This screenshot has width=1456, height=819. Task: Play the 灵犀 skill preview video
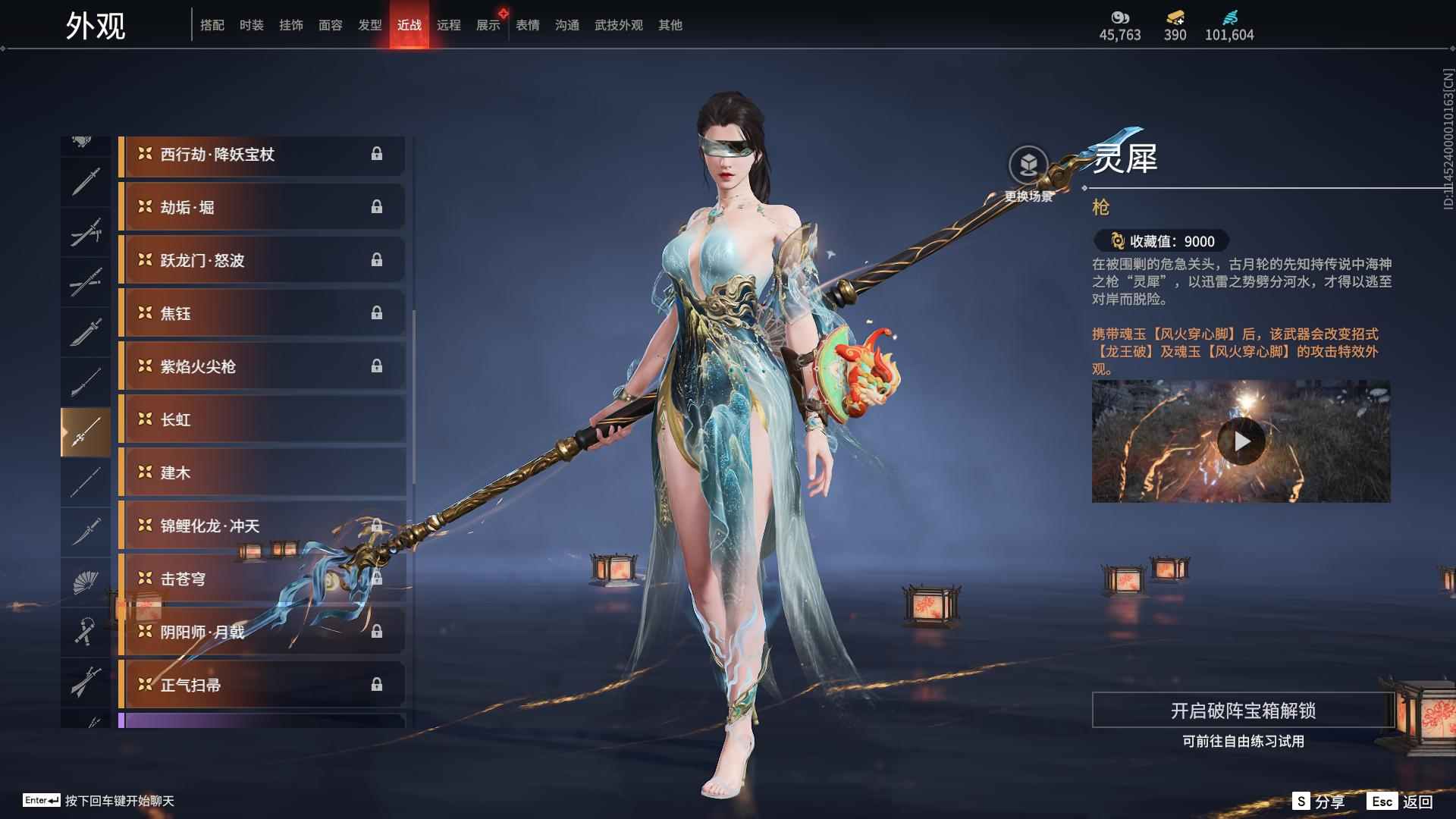[x=1241, y=441]
